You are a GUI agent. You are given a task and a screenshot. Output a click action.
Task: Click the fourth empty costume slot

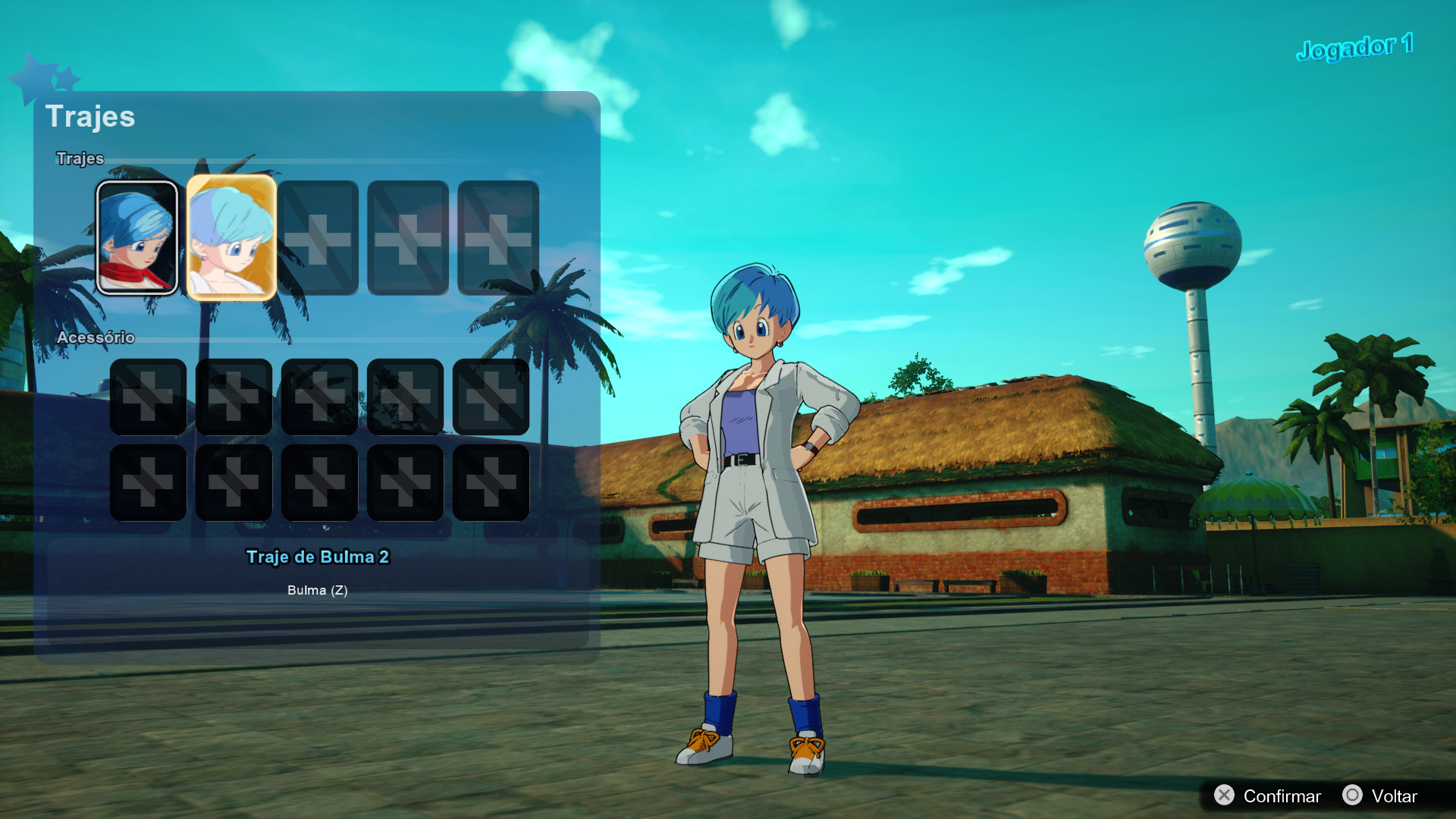coord(405,238)
